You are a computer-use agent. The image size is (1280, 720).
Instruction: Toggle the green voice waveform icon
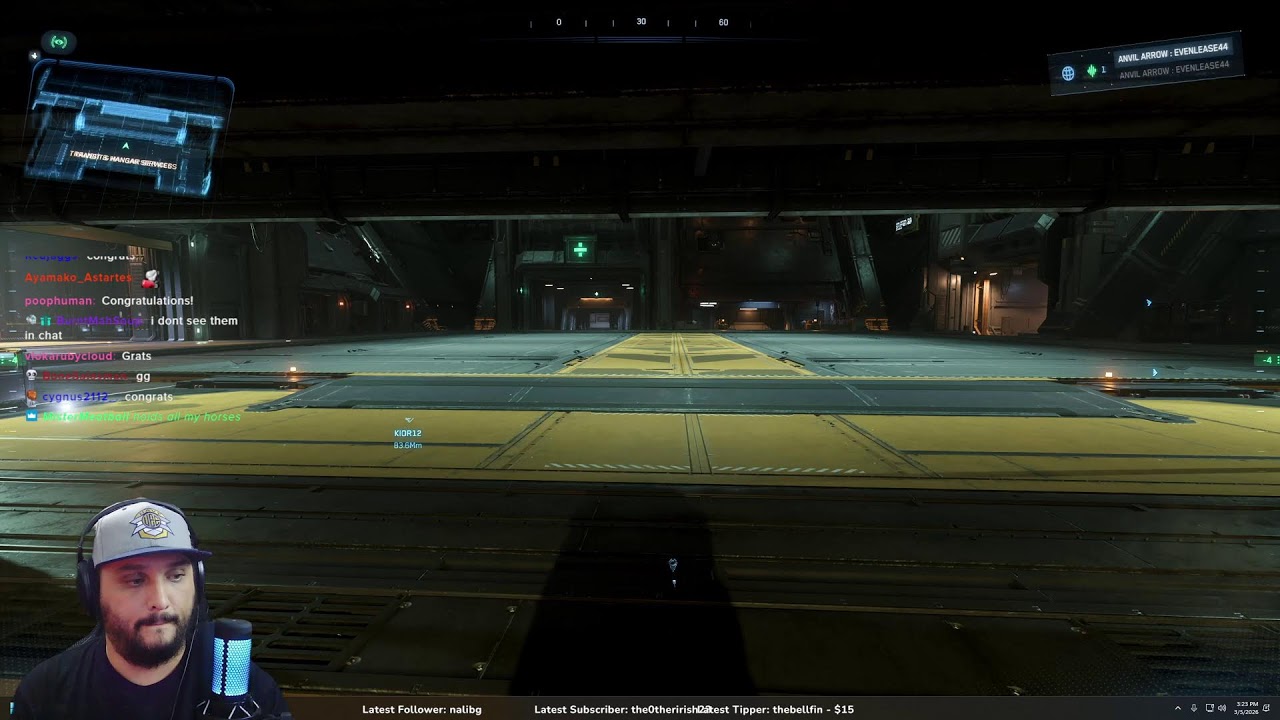[1092, 71]
